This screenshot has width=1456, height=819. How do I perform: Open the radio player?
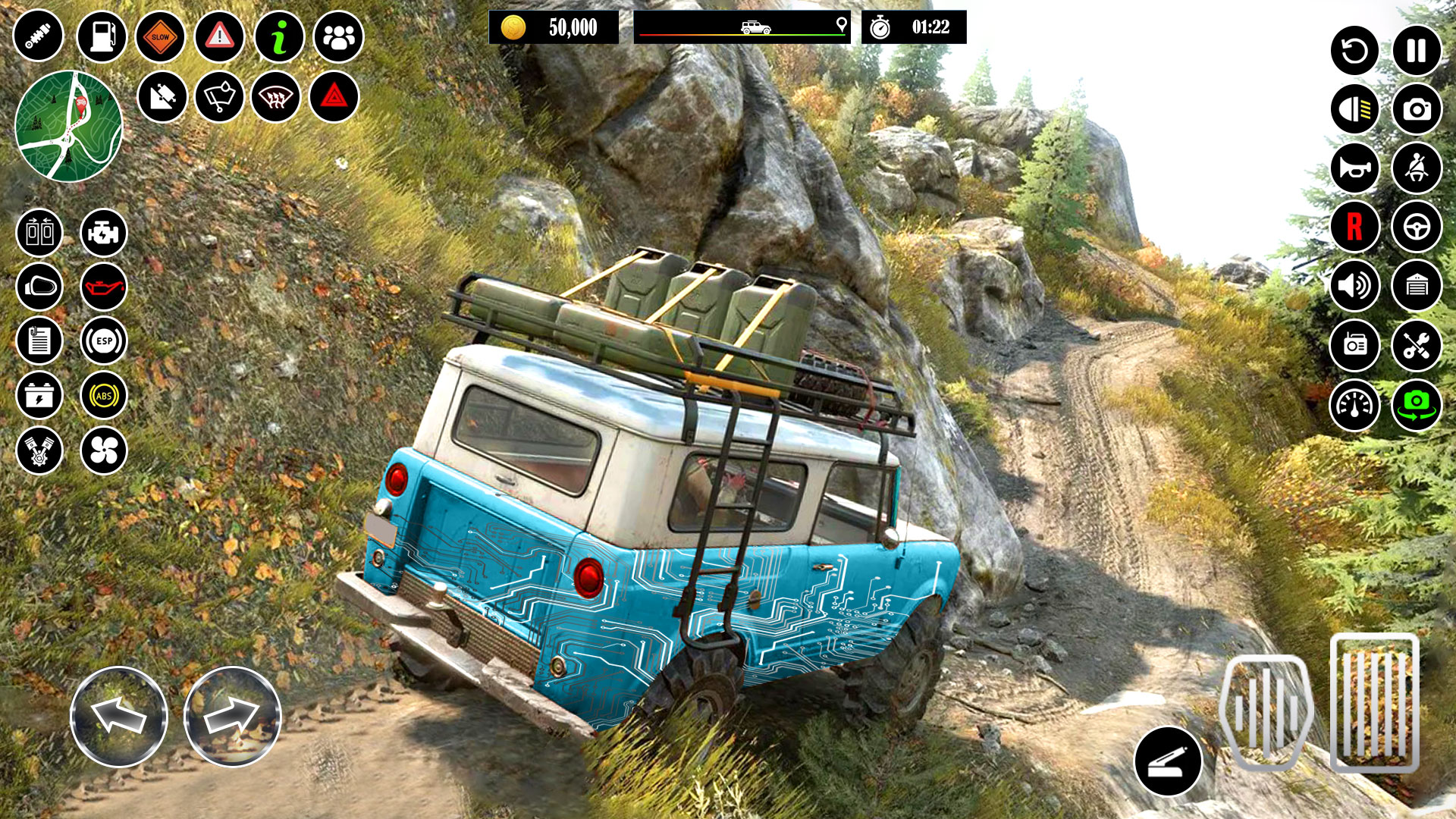[1355, 346]
